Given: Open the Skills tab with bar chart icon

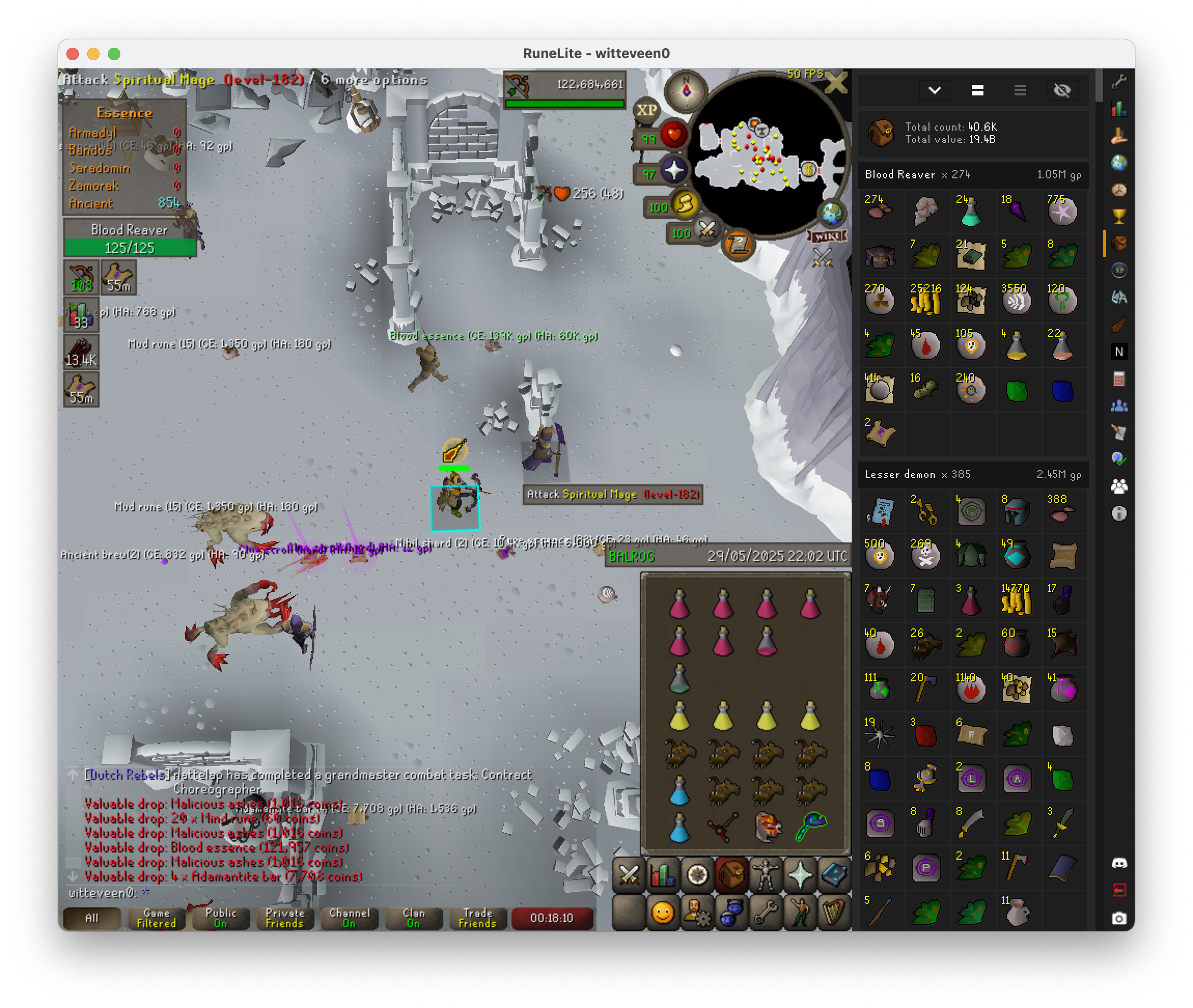Looking at the screenshot, I should click(x=662, y=875).
